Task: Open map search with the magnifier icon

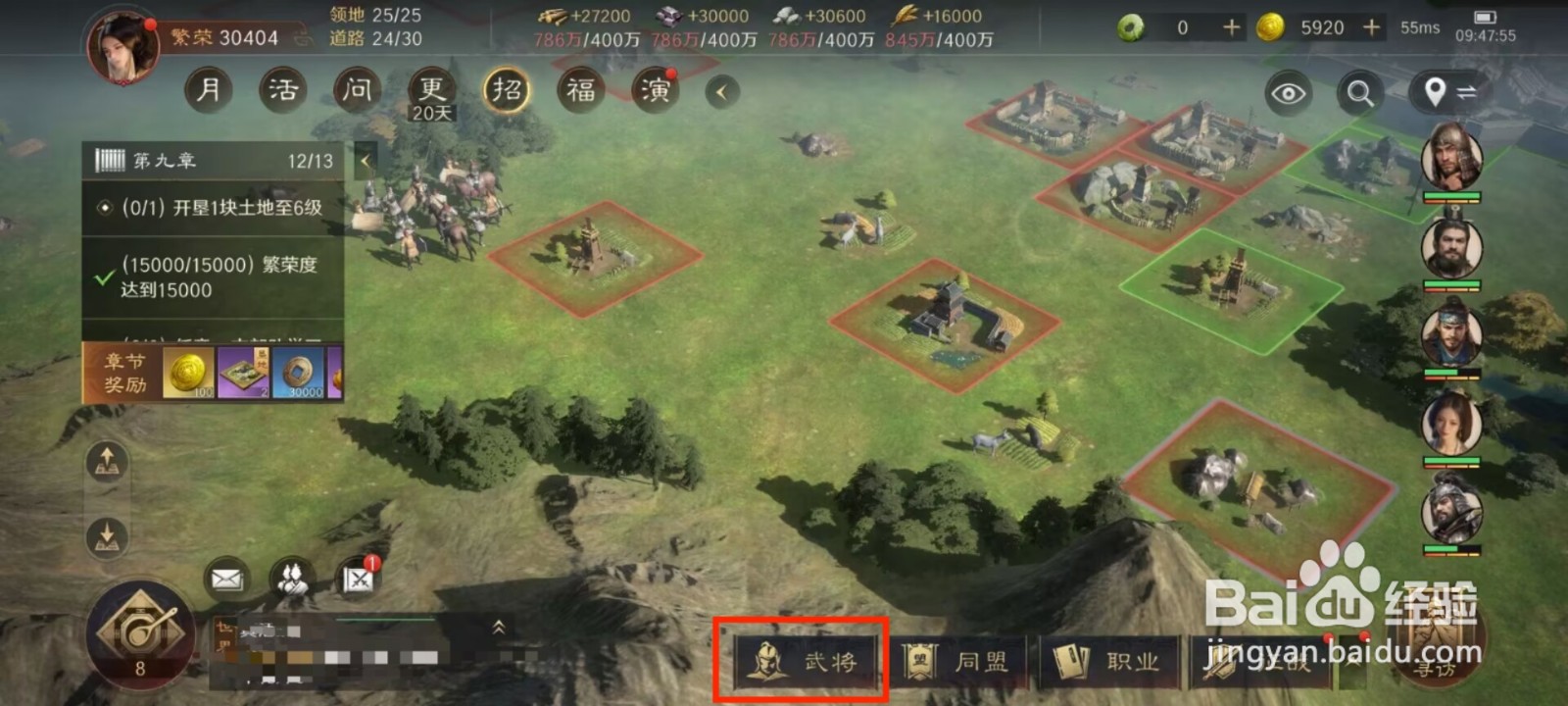Action: point(1359,95)
